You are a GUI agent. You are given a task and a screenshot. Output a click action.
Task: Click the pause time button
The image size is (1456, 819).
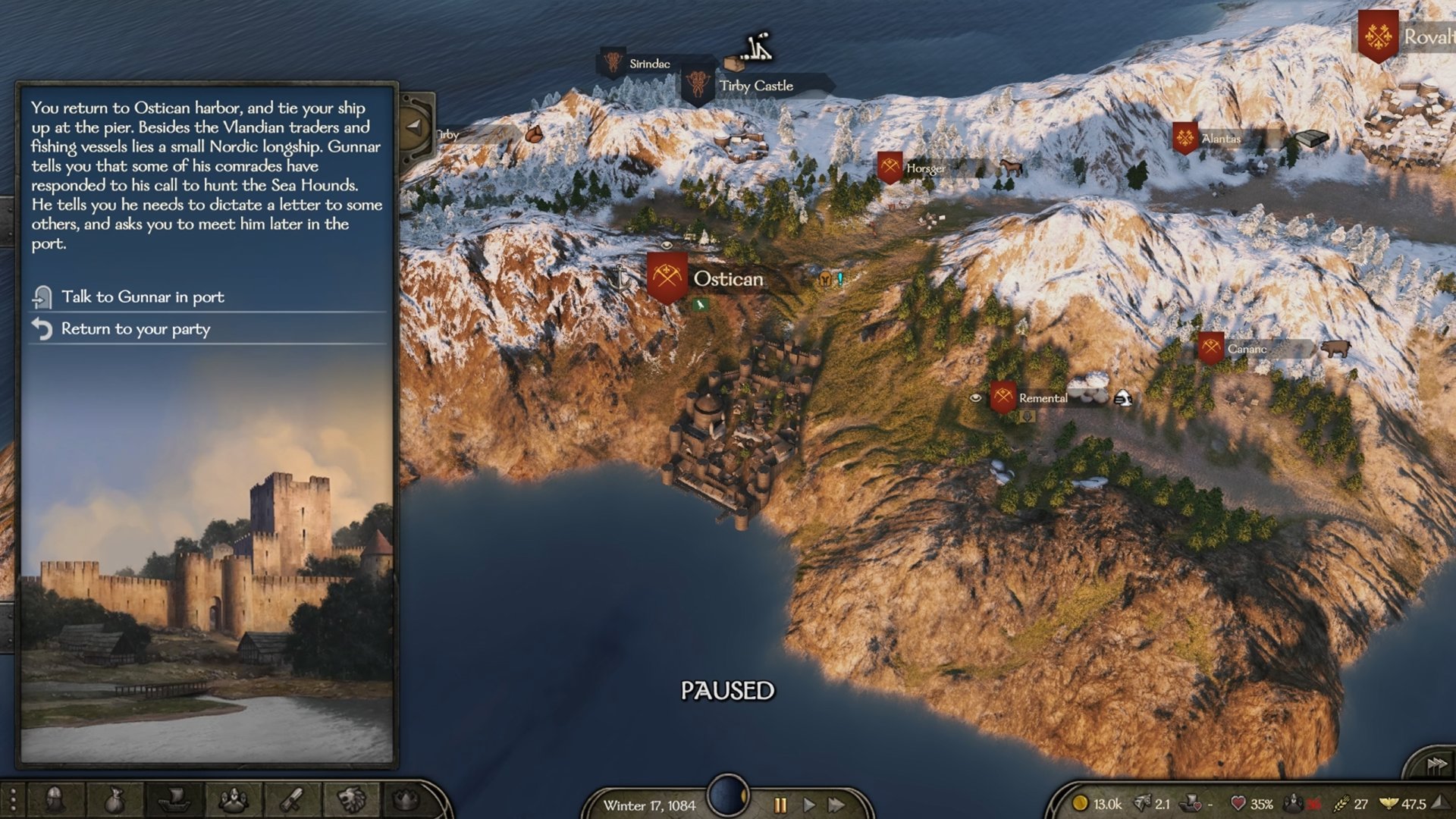pyautogui.click(x=780, y=805)
